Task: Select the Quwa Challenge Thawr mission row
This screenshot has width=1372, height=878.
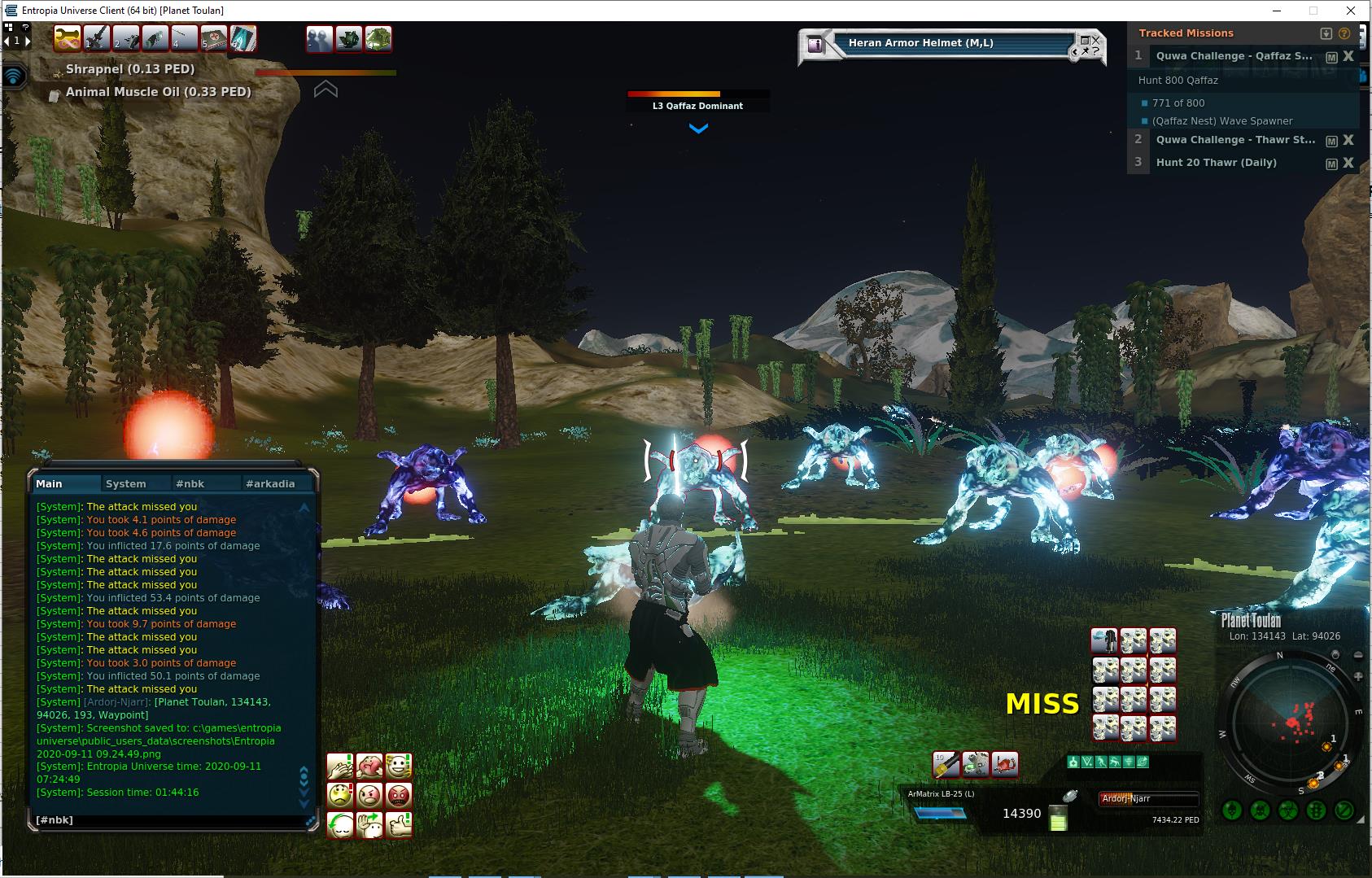Action: (x=1234, y=140)
